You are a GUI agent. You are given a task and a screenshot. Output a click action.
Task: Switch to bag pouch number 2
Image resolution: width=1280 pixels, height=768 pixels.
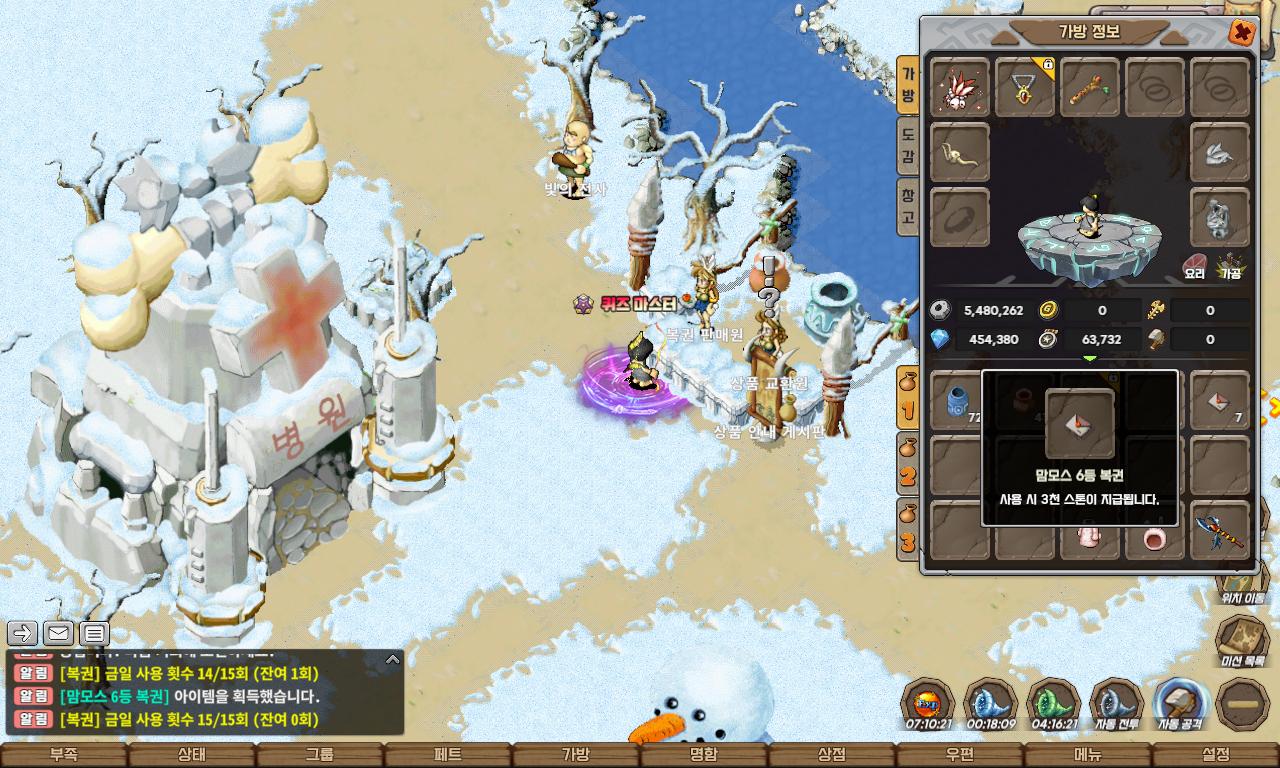click(x=907, y=465)
